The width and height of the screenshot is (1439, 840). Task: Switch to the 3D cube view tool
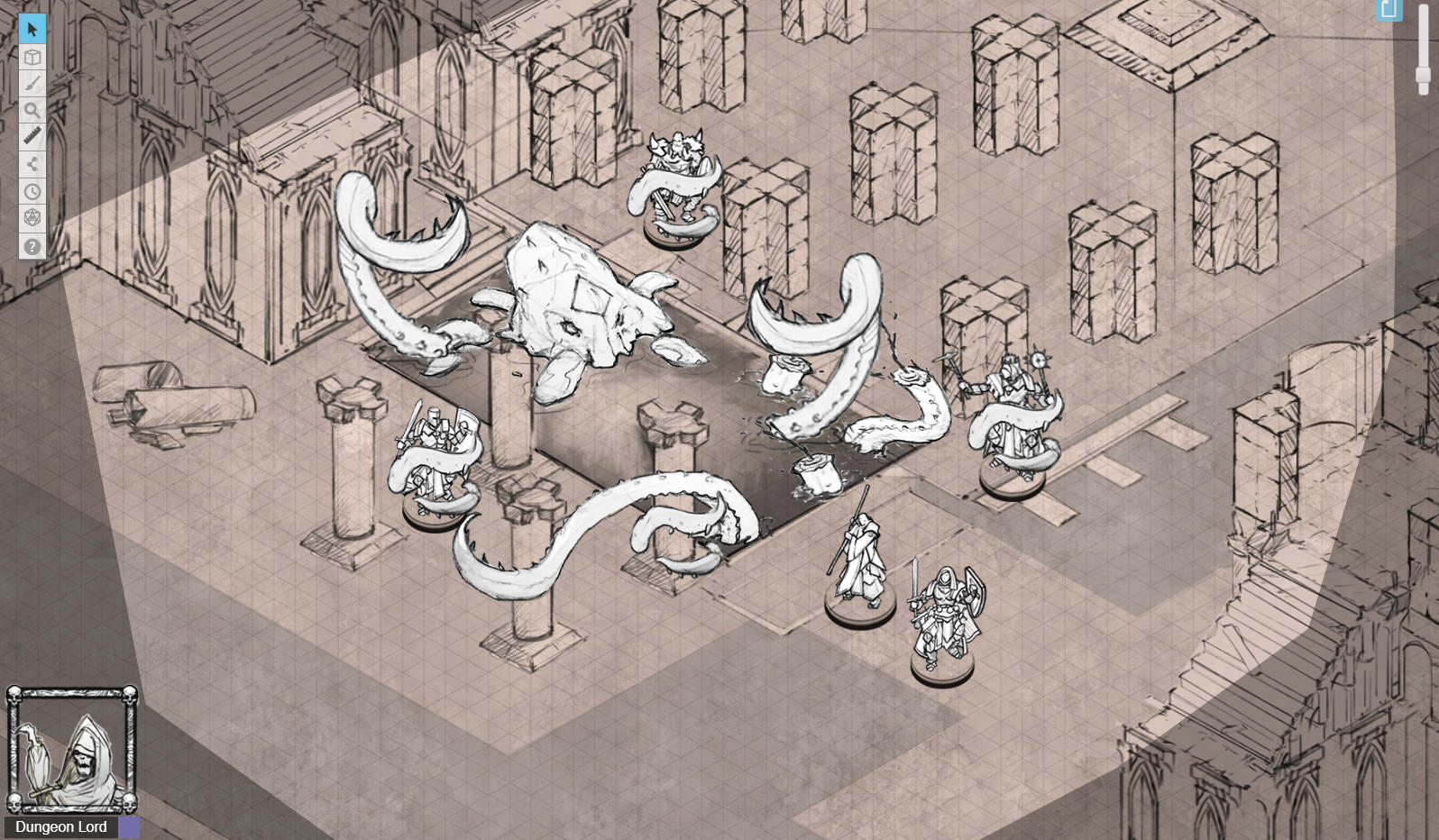click(32, 56)
